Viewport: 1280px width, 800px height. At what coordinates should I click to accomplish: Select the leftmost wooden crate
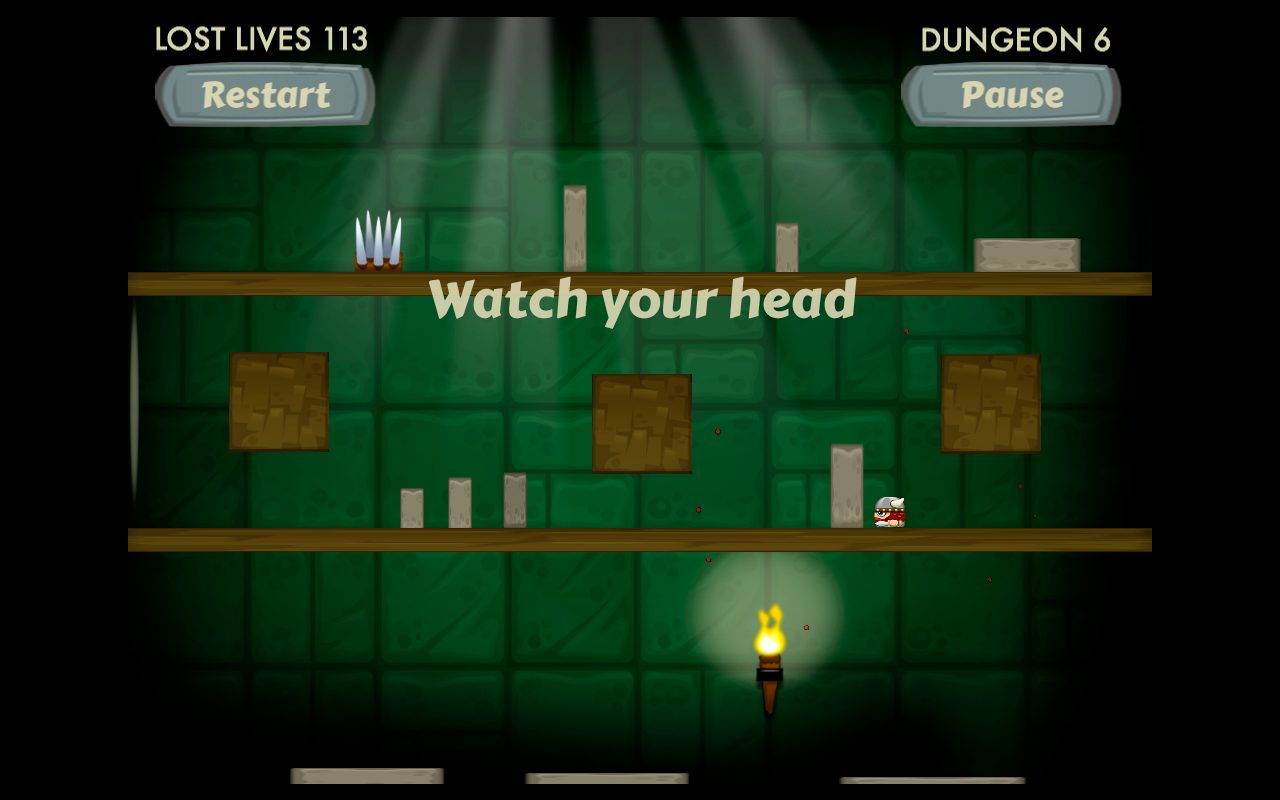(278, 400)
